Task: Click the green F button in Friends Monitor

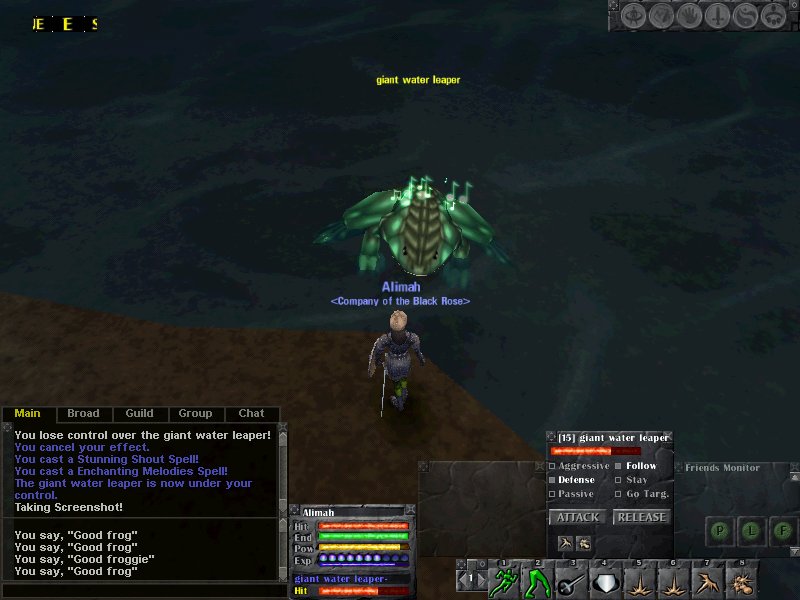Action: [785, 530]
